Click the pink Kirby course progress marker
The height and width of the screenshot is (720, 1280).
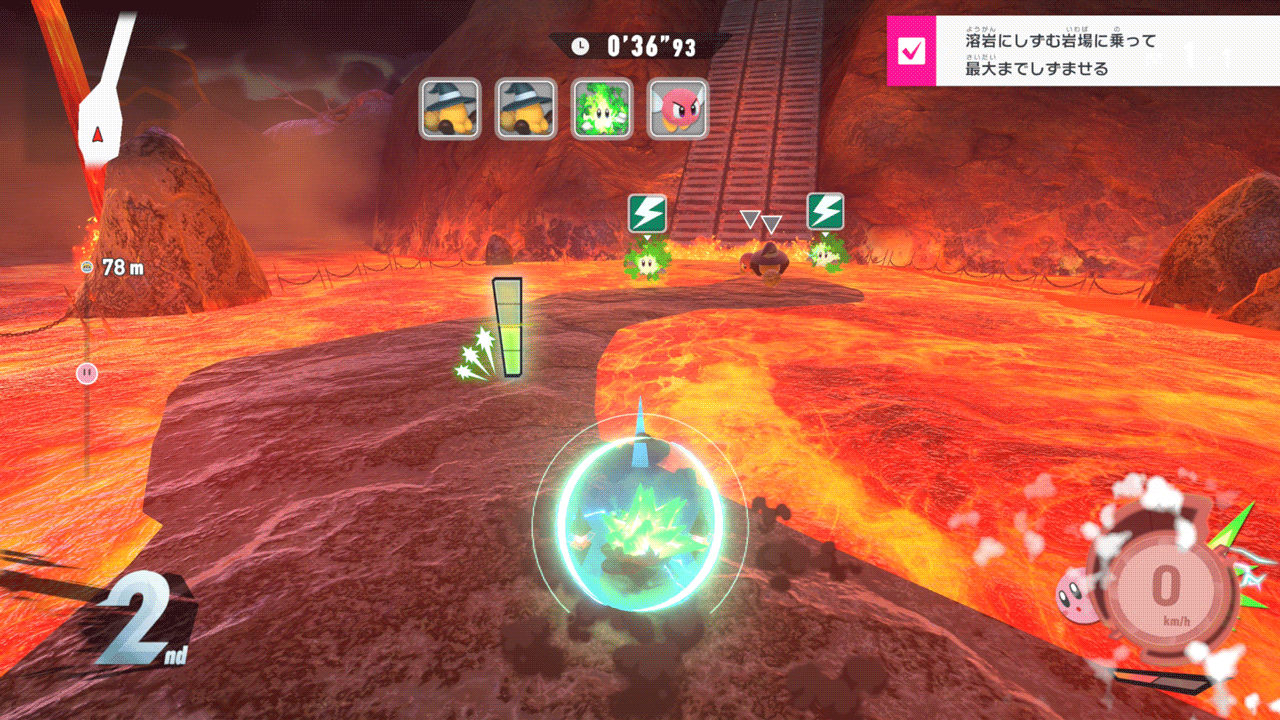point(87,373)
